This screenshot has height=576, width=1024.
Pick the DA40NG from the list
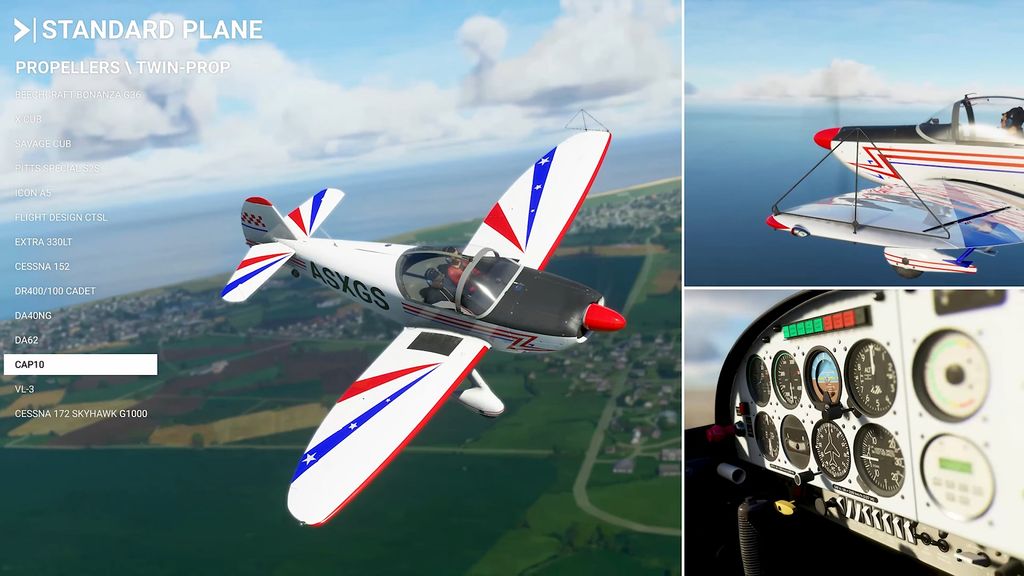tap(35, 315)
